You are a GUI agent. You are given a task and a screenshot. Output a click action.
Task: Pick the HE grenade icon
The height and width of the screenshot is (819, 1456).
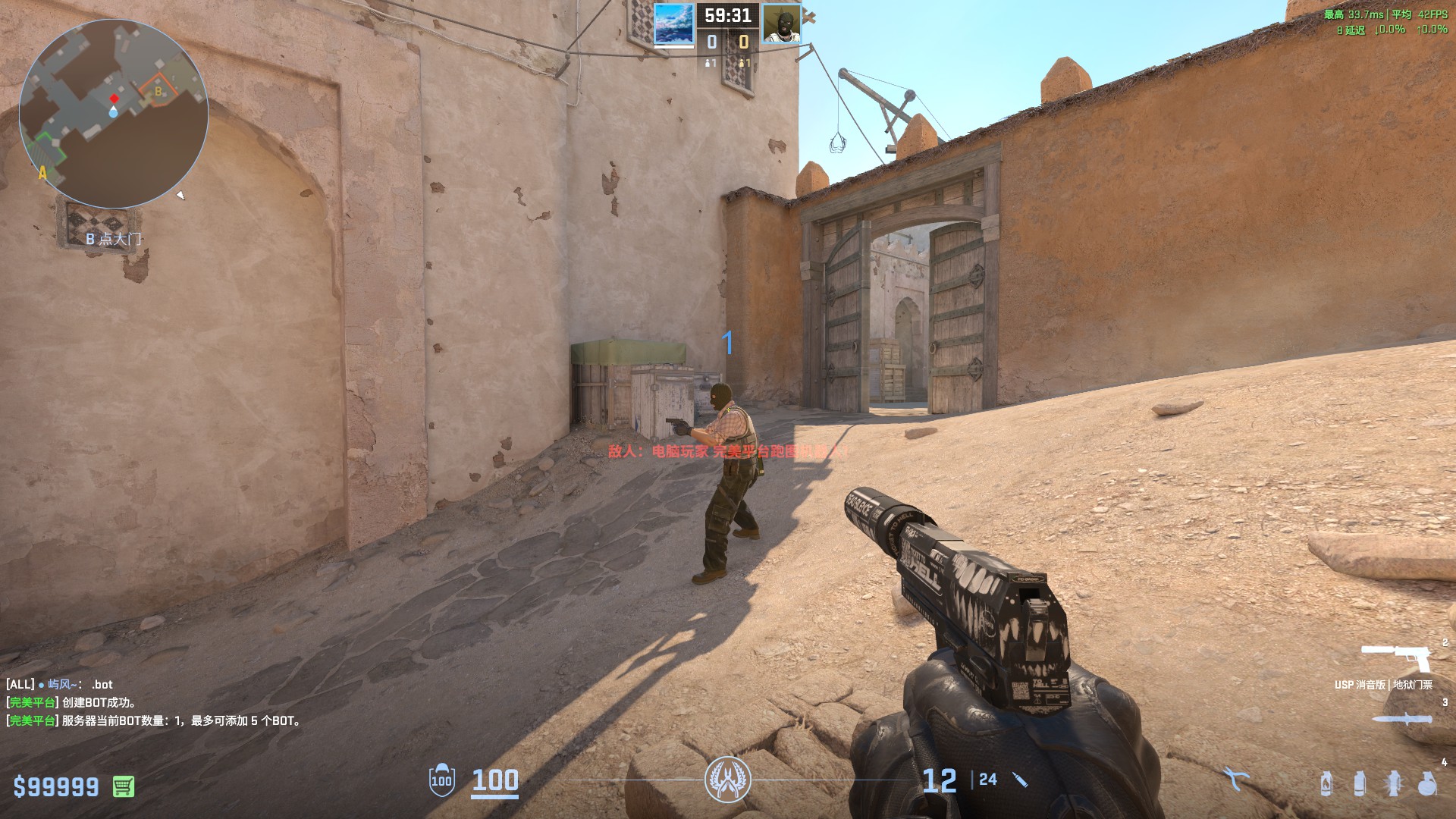click(x=1426, y=783)
